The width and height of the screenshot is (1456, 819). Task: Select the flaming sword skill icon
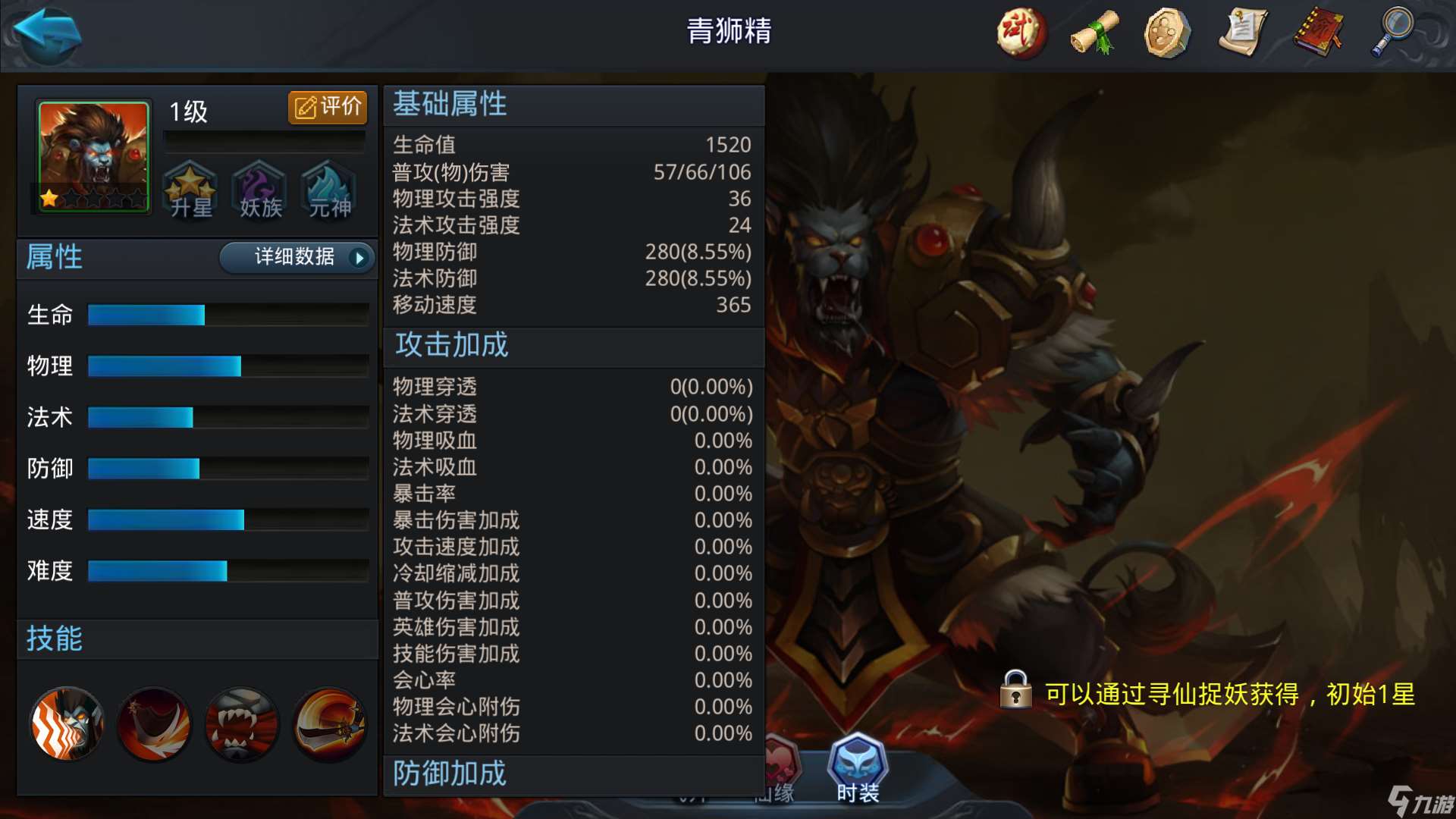[328, 726]
